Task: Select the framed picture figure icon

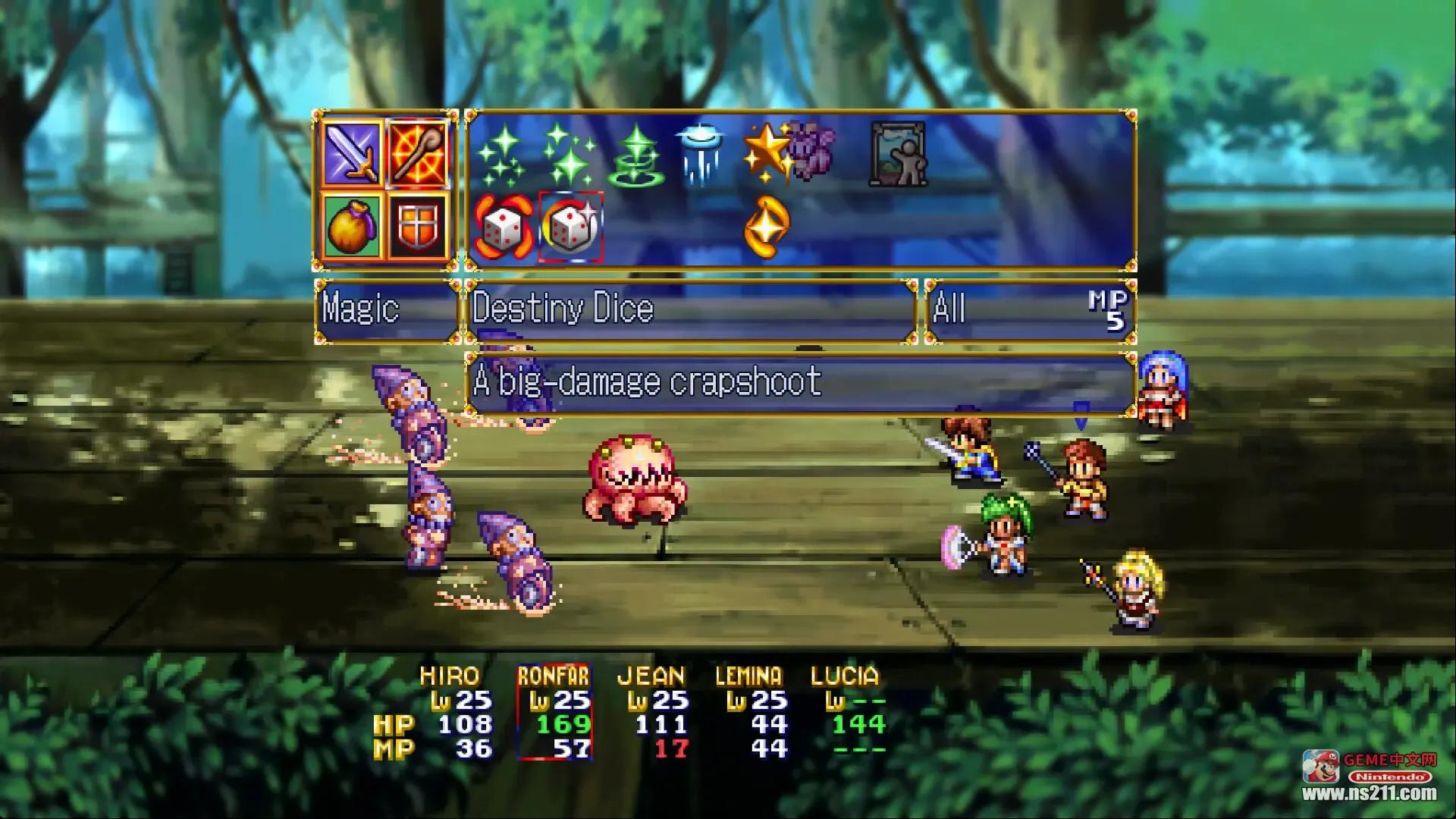Action: click(x=898, y=154)
